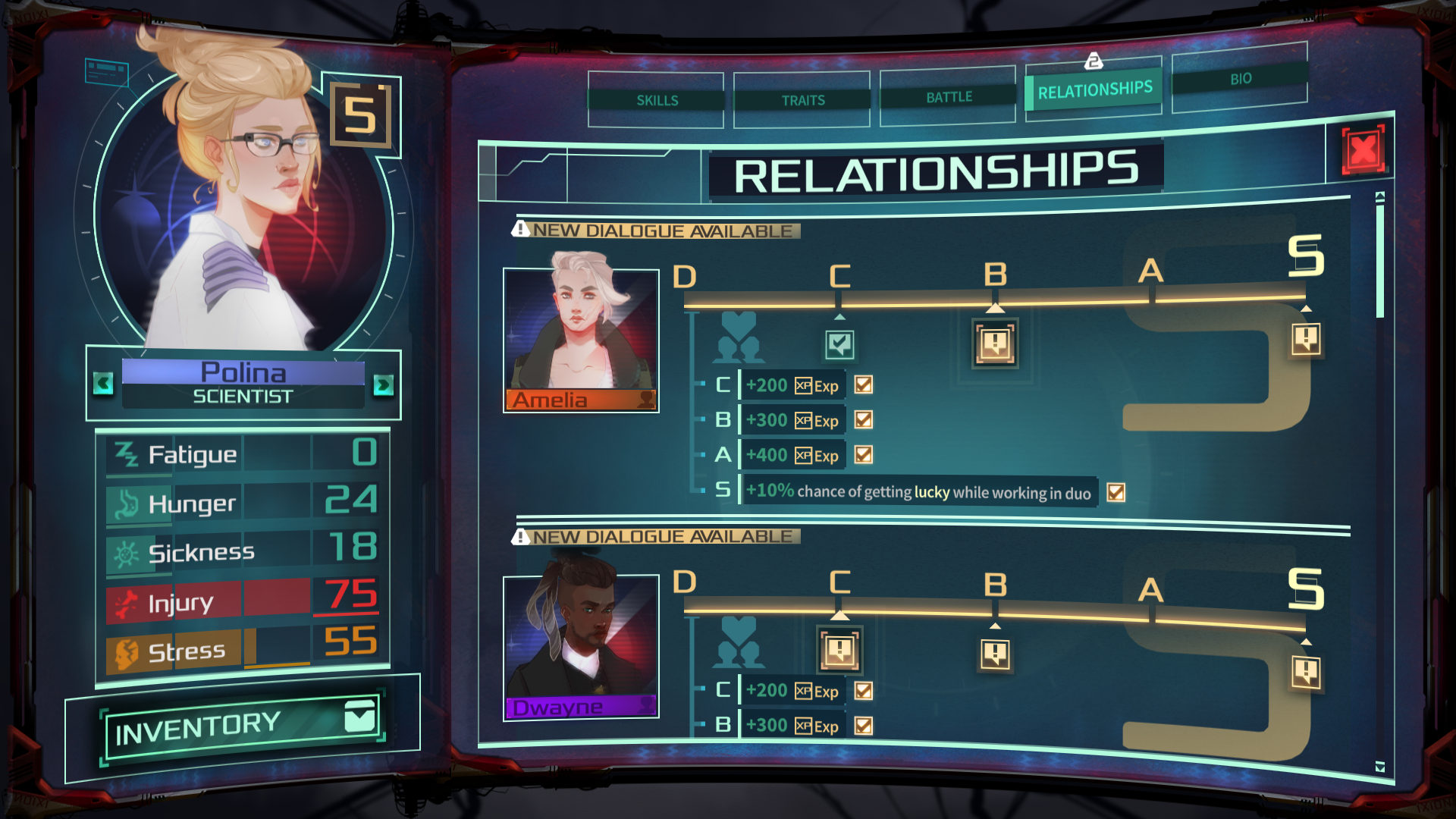Viewport: 1456px width, 819px height.
Task: Open Dwayne's B-rank dialogue icon
Action: pos(995,654)
